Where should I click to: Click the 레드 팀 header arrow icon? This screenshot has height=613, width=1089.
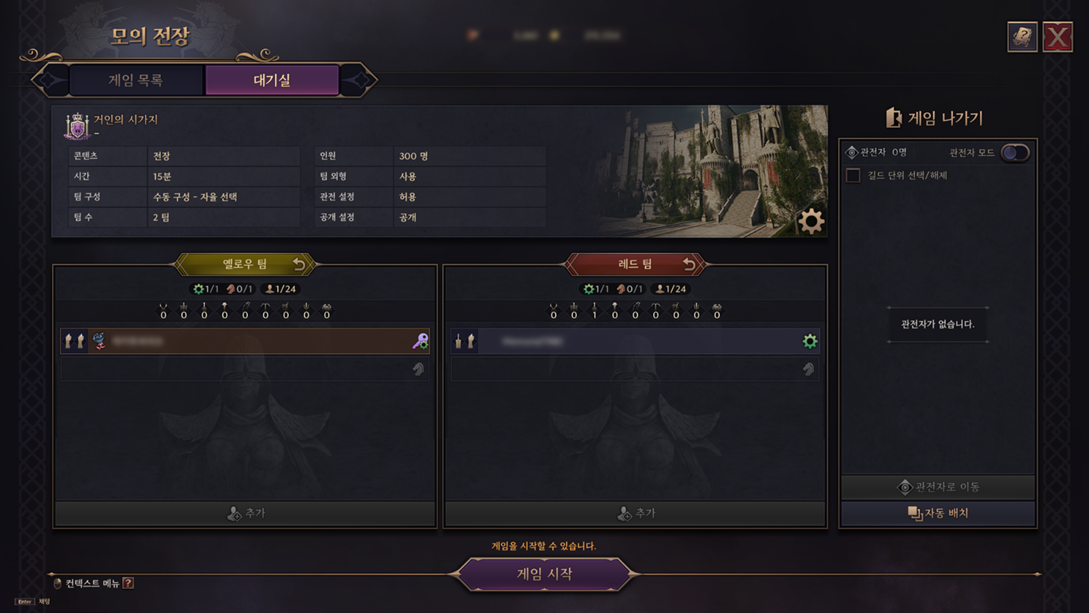(x=689, y=264)
